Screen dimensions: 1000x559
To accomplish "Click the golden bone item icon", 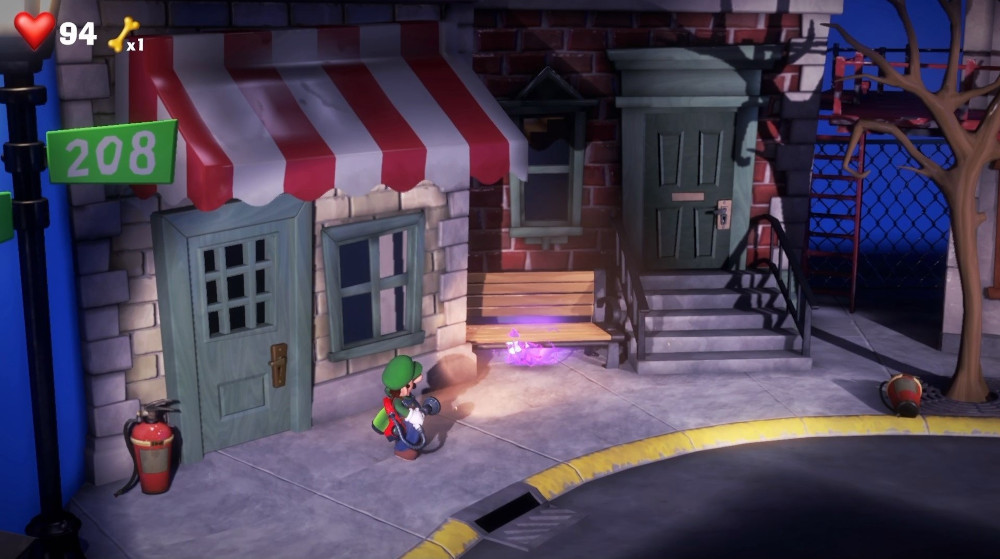I will pos(121,34).
